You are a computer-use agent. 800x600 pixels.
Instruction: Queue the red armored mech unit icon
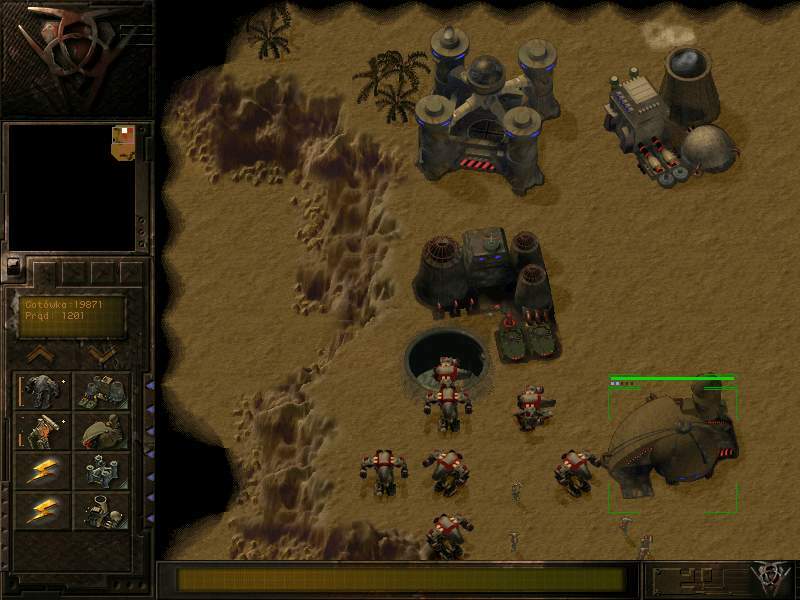coord(42,431)
